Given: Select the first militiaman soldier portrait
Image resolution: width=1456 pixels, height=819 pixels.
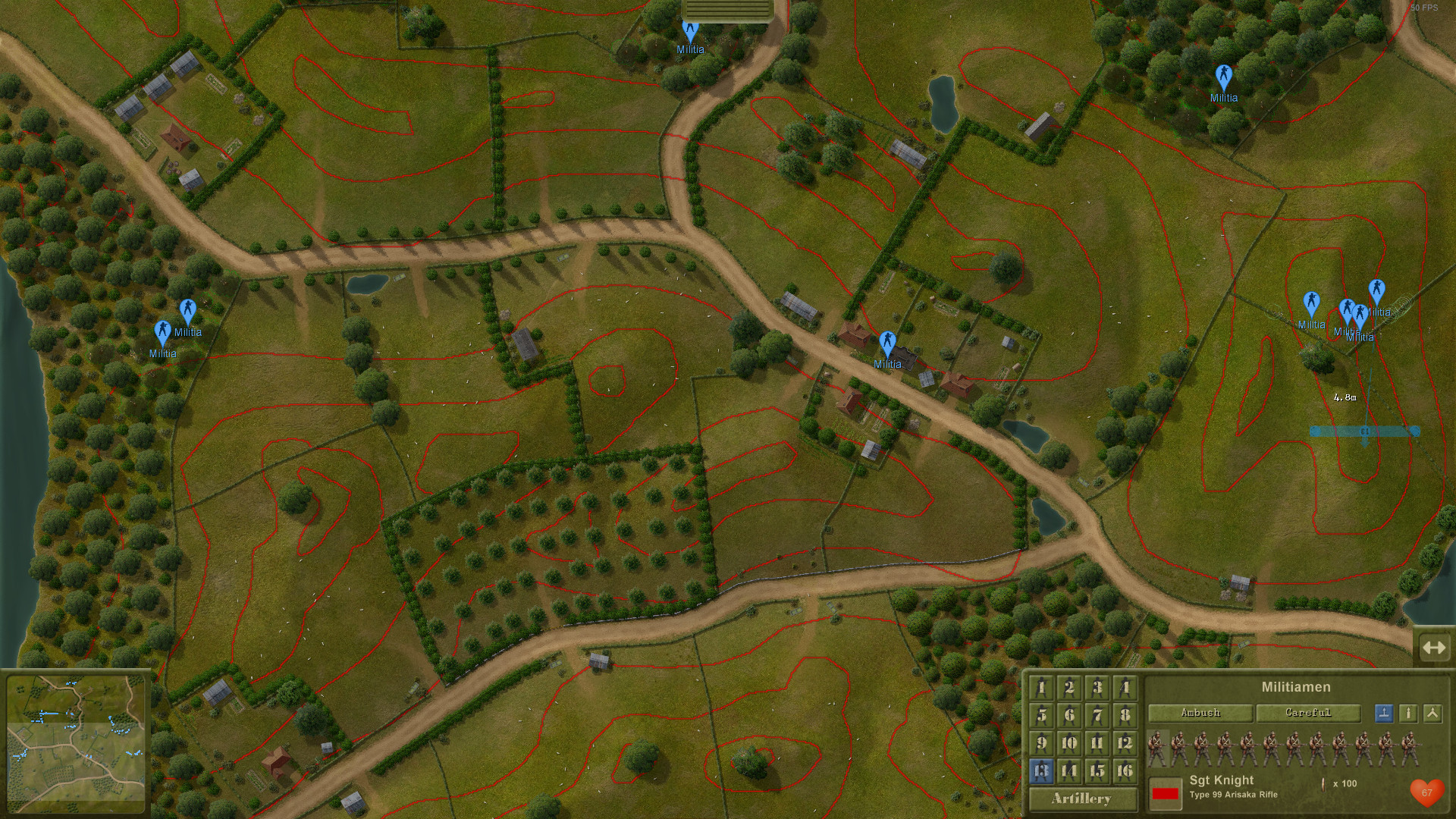Looking at the screenshot, I should (x=1156, y=748).
